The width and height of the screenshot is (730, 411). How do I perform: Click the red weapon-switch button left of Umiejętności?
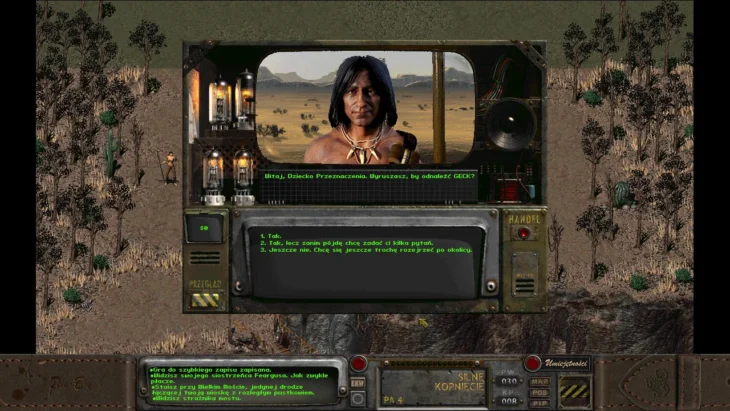pos(533,363)
